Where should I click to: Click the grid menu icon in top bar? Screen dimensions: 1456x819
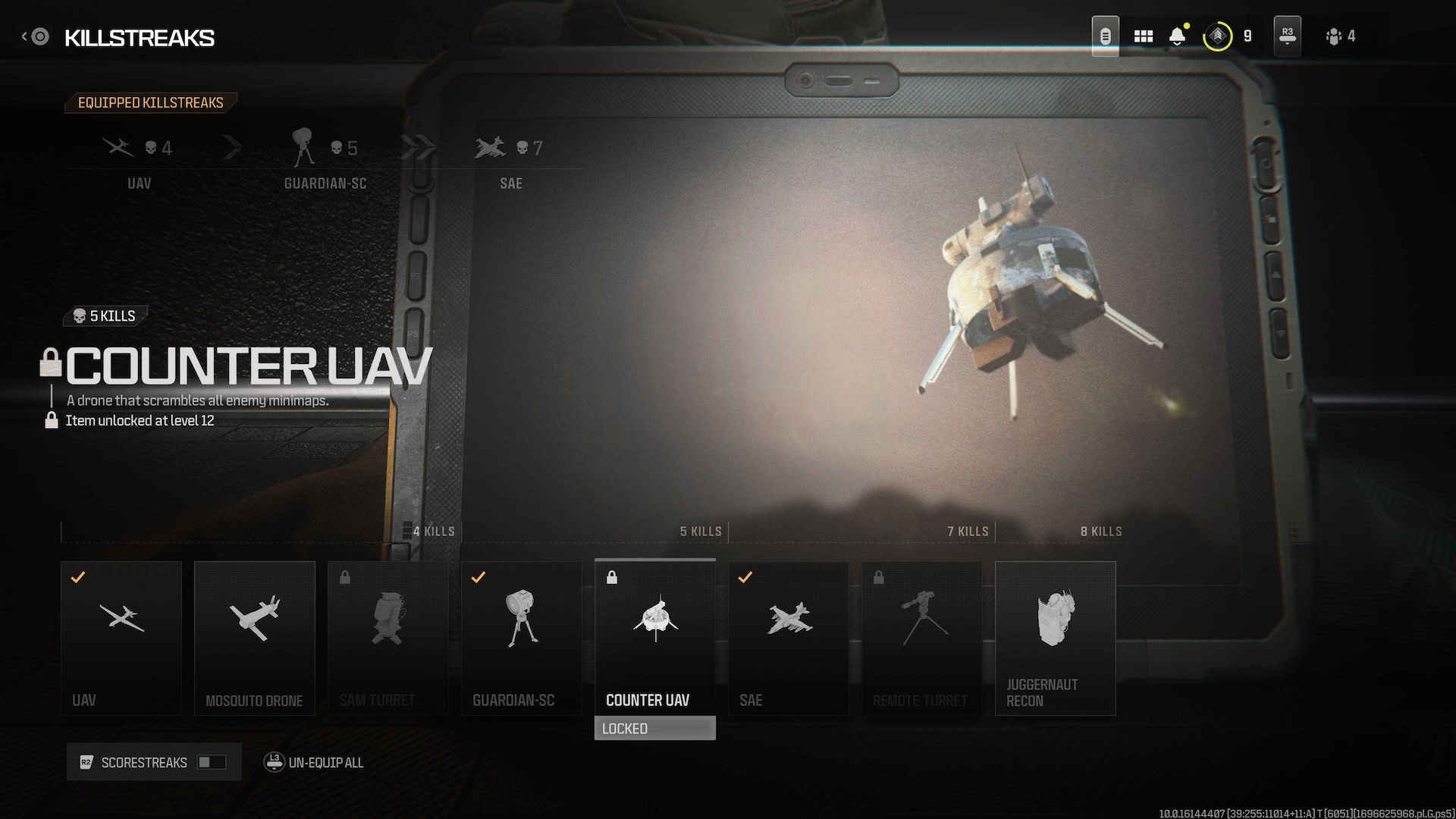click(x=1143, y=36)
